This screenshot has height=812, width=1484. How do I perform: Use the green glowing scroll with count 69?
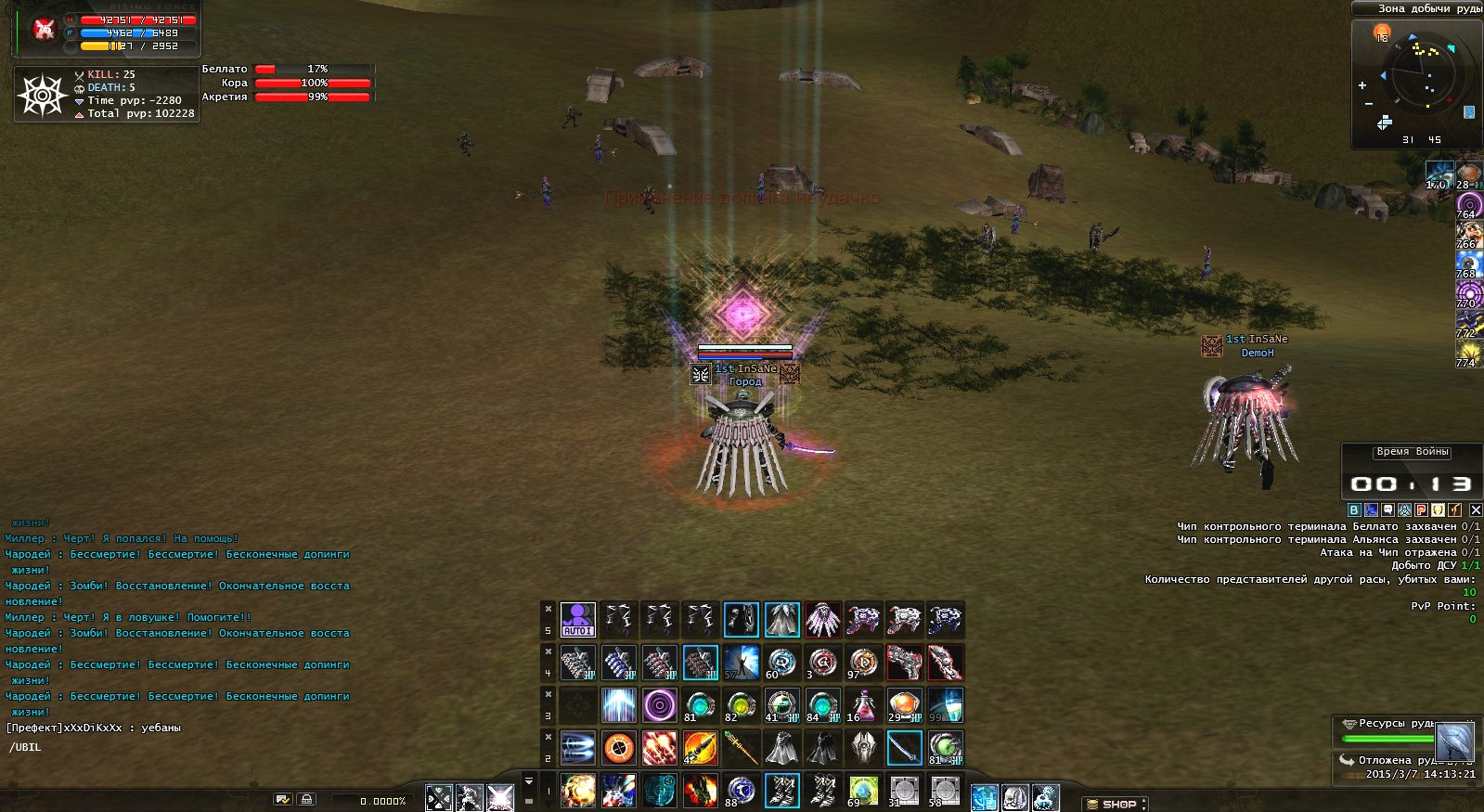(863, 791)
